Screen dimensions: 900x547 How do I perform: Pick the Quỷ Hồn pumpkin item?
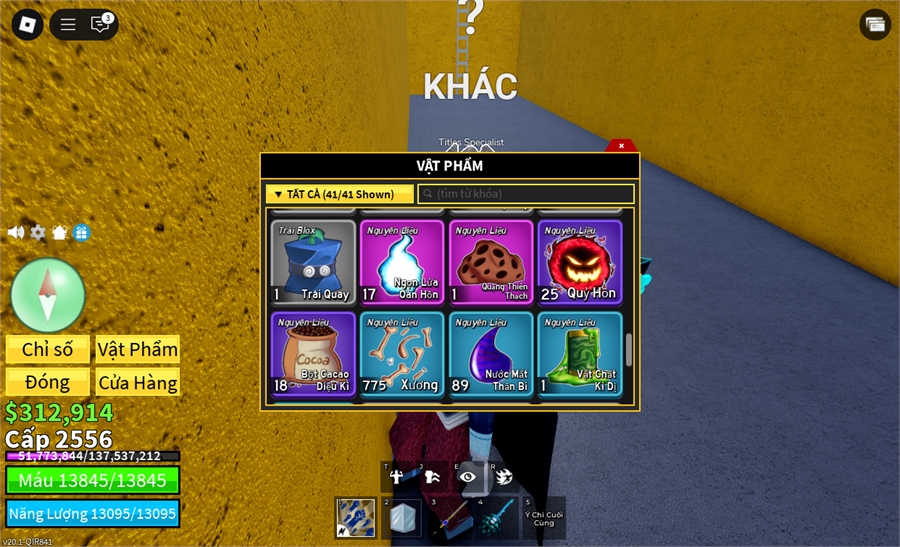(x=580, y=262)
